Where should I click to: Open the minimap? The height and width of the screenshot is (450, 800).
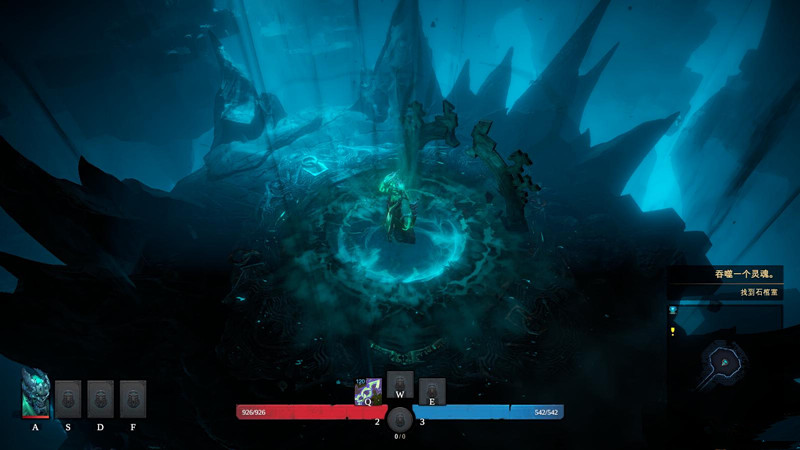[x=722, y=358]
